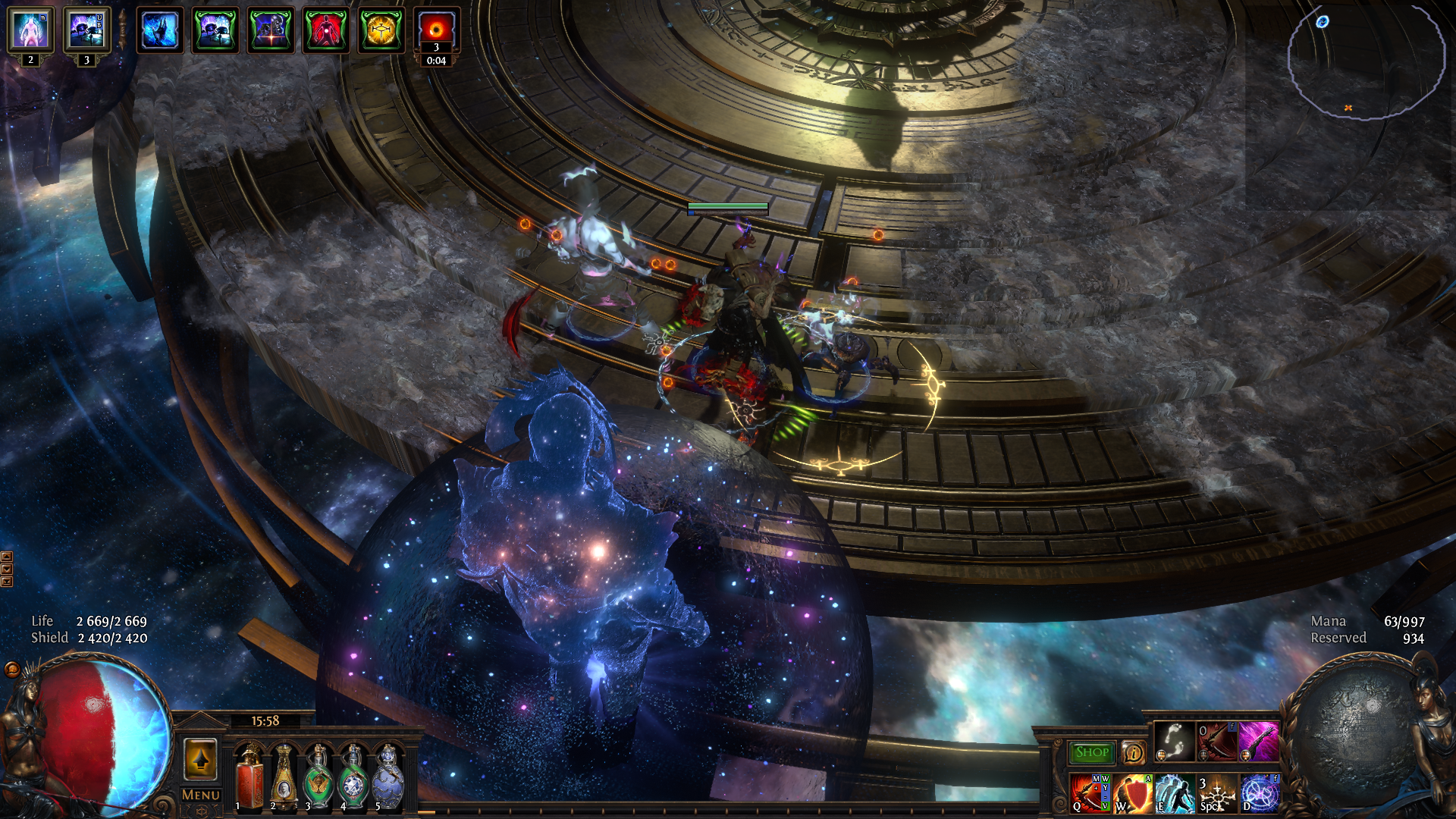Inspect the red eye debuff icon
The height and width of the screenshot is (819, 1456).
click(436, 30)
